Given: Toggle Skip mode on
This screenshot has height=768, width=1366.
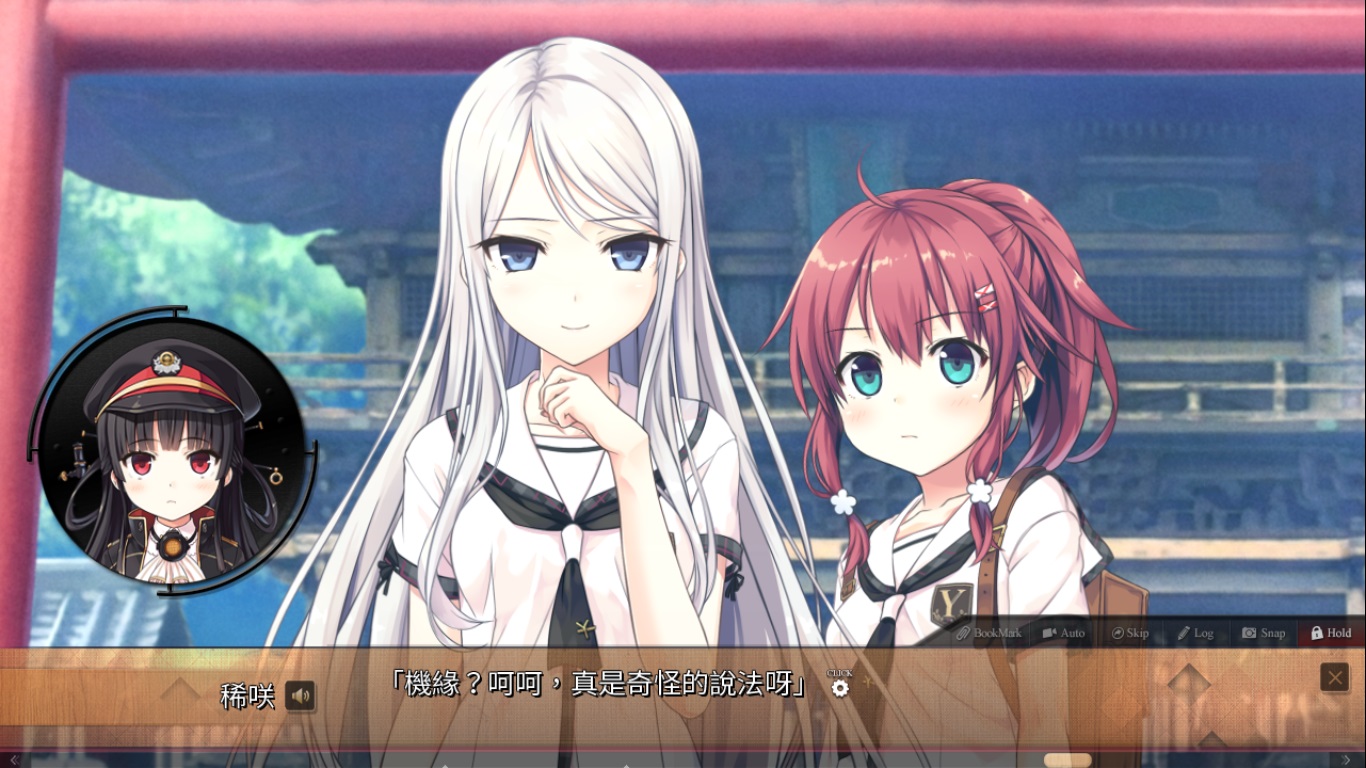Looking at the screenshot, I should tap(1130, 633).
